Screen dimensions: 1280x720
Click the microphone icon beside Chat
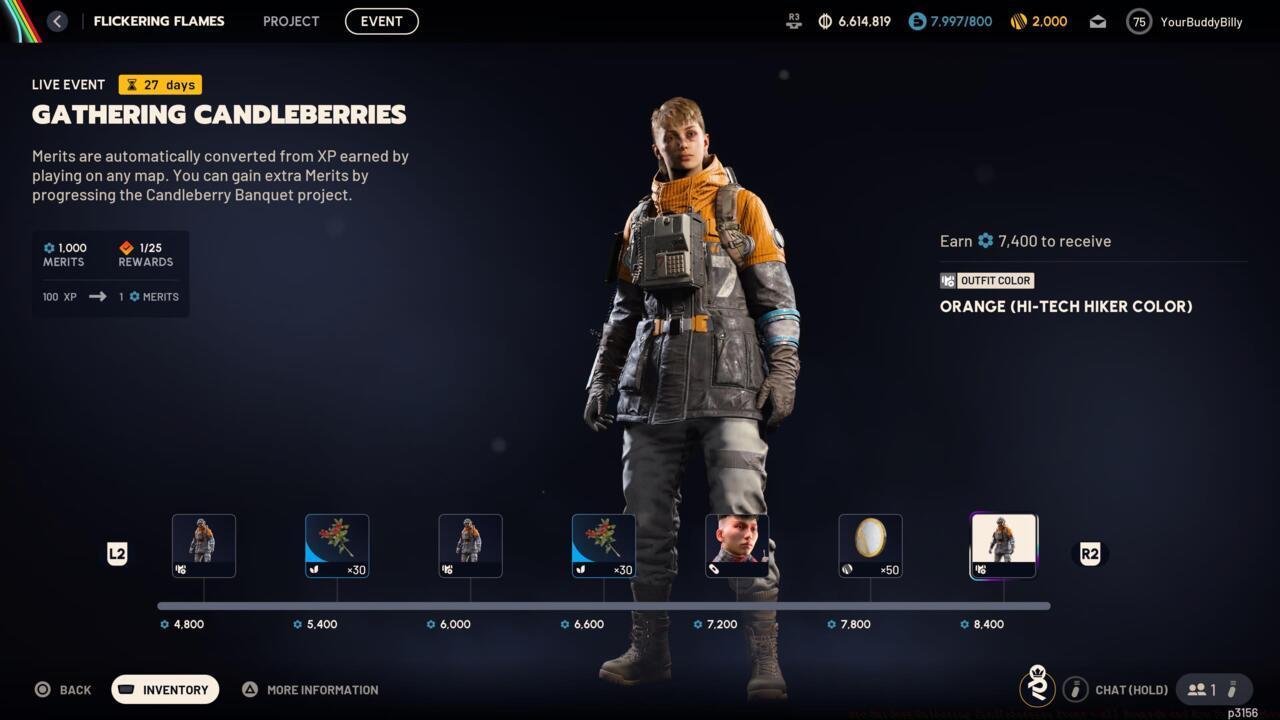point(1076,689)
